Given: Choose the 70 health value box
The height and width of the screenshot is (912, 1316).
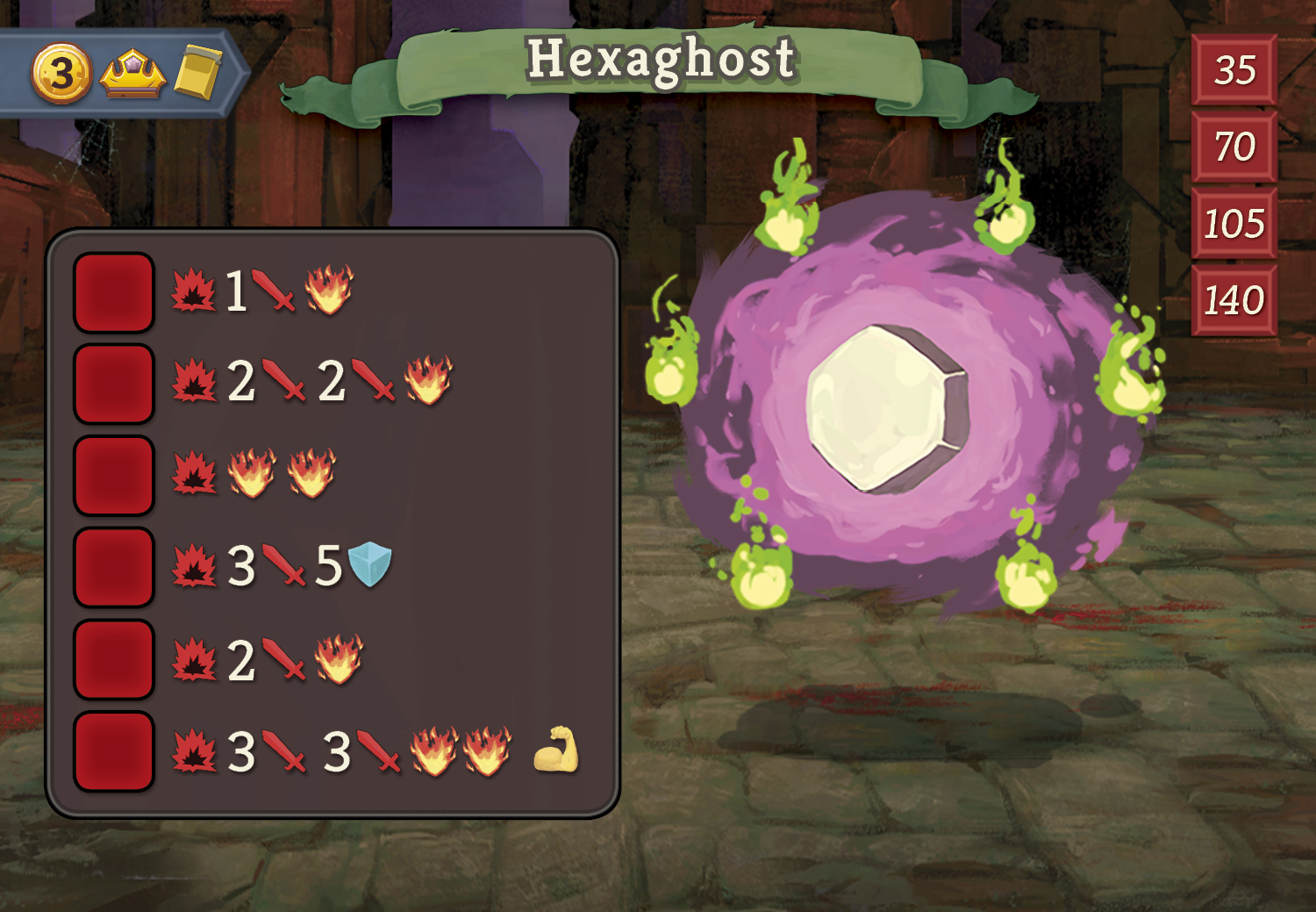Looking at the screenshot, I should (1234, 147).
